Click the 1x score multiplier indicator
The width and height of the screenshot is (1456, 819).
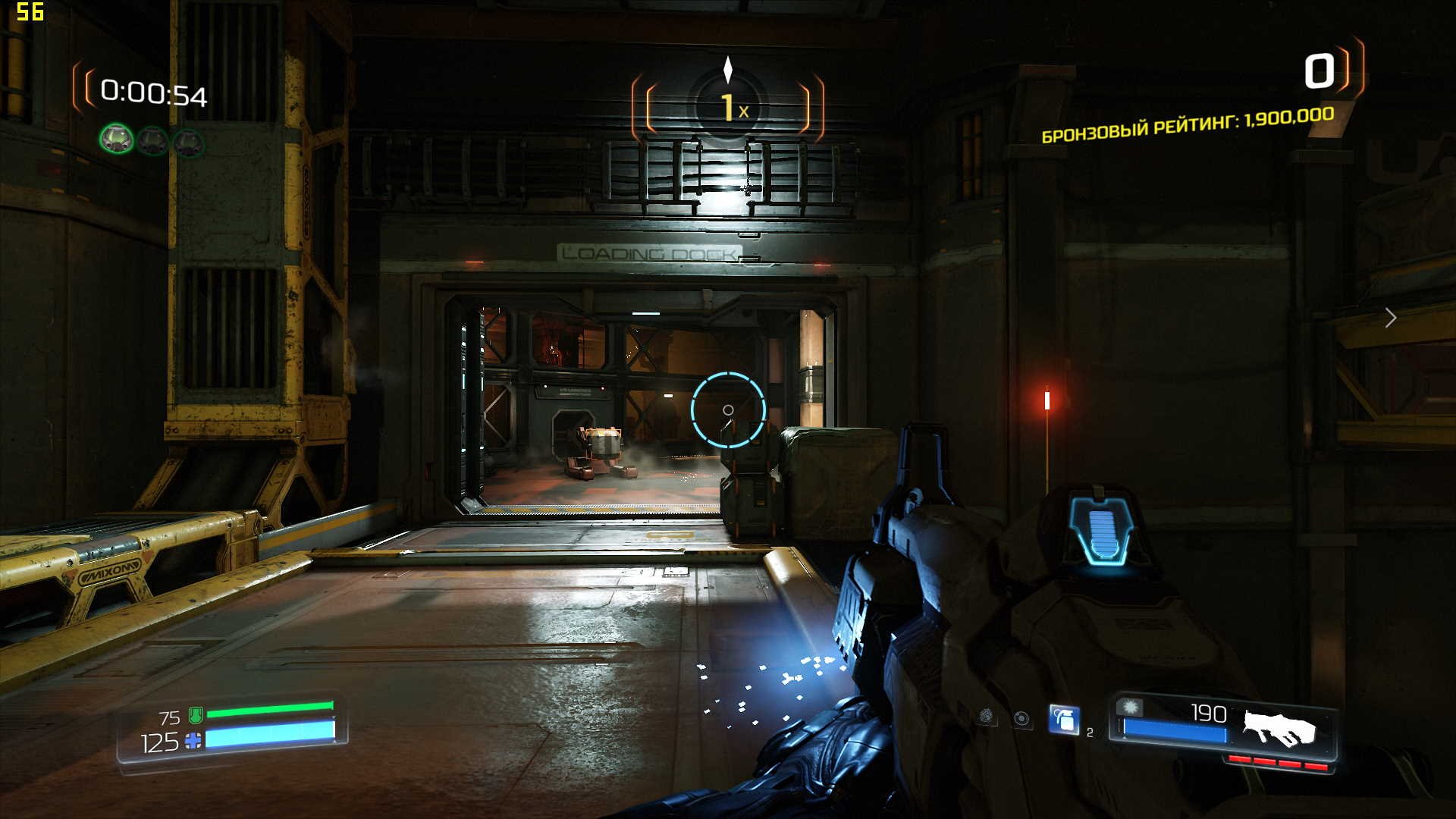coord(729,108)
